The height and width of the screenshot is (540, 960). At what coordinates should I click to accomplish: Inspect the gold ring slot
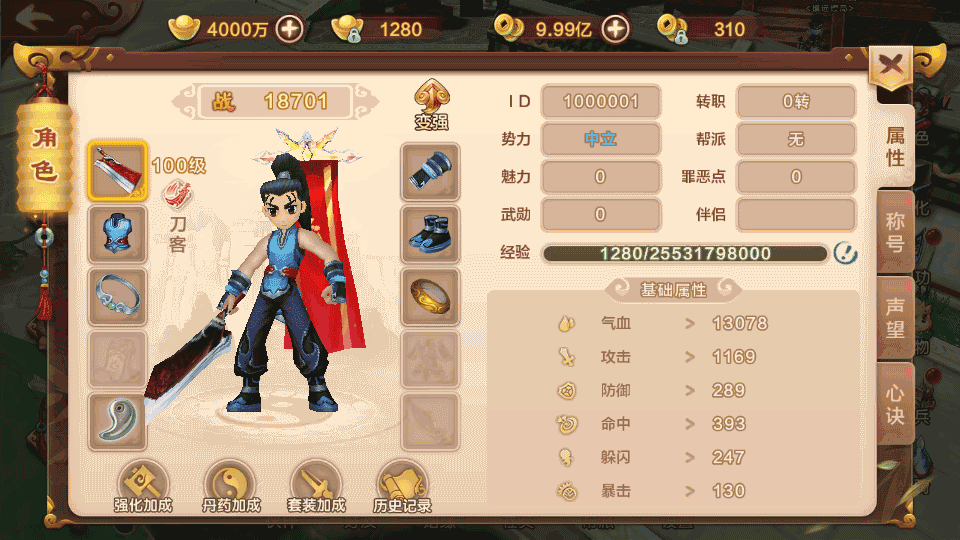coord(431,296)
